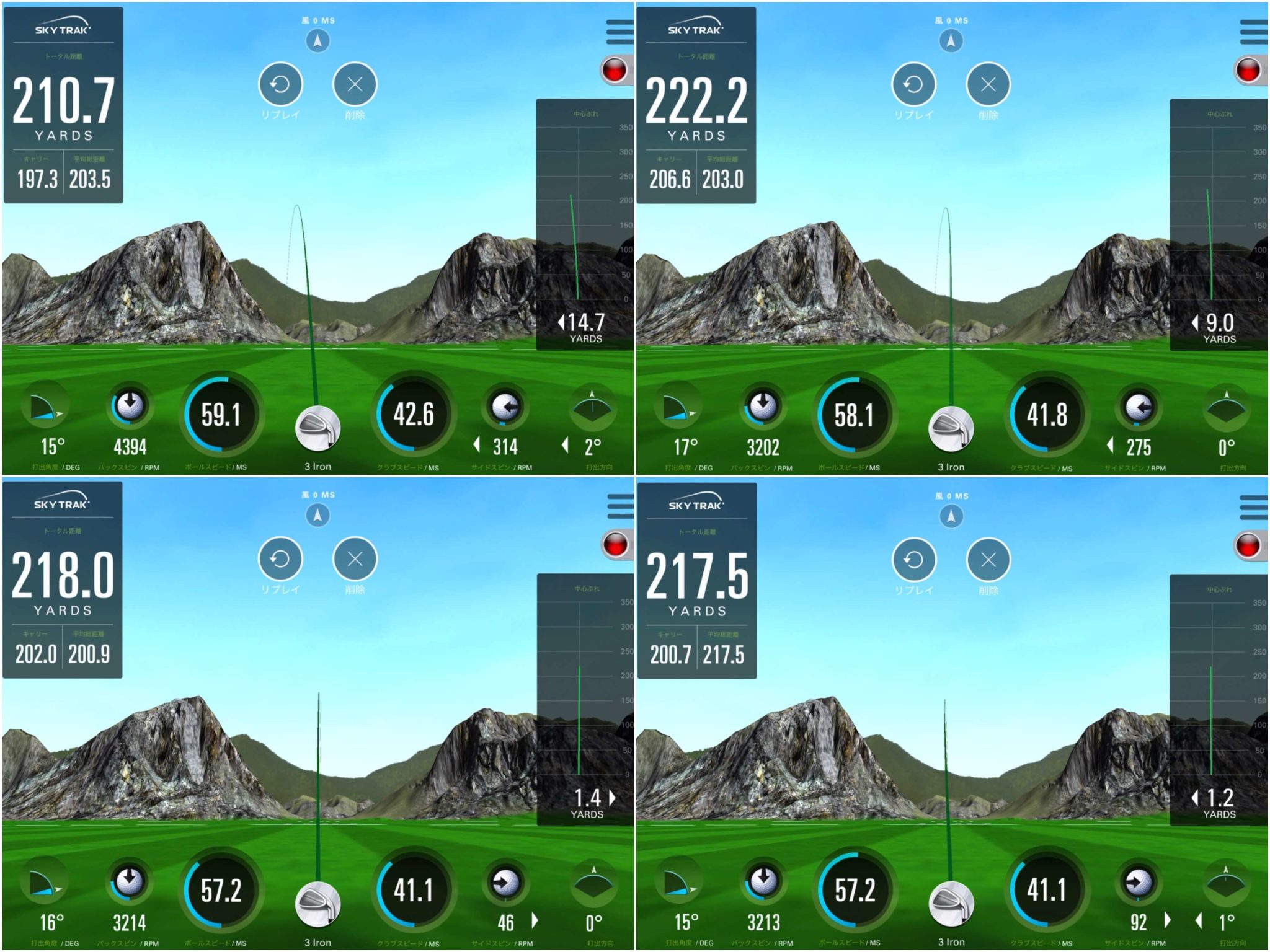
Task: Toggle the red indicator on the 218.0 panel
Action: coord(616,545)
